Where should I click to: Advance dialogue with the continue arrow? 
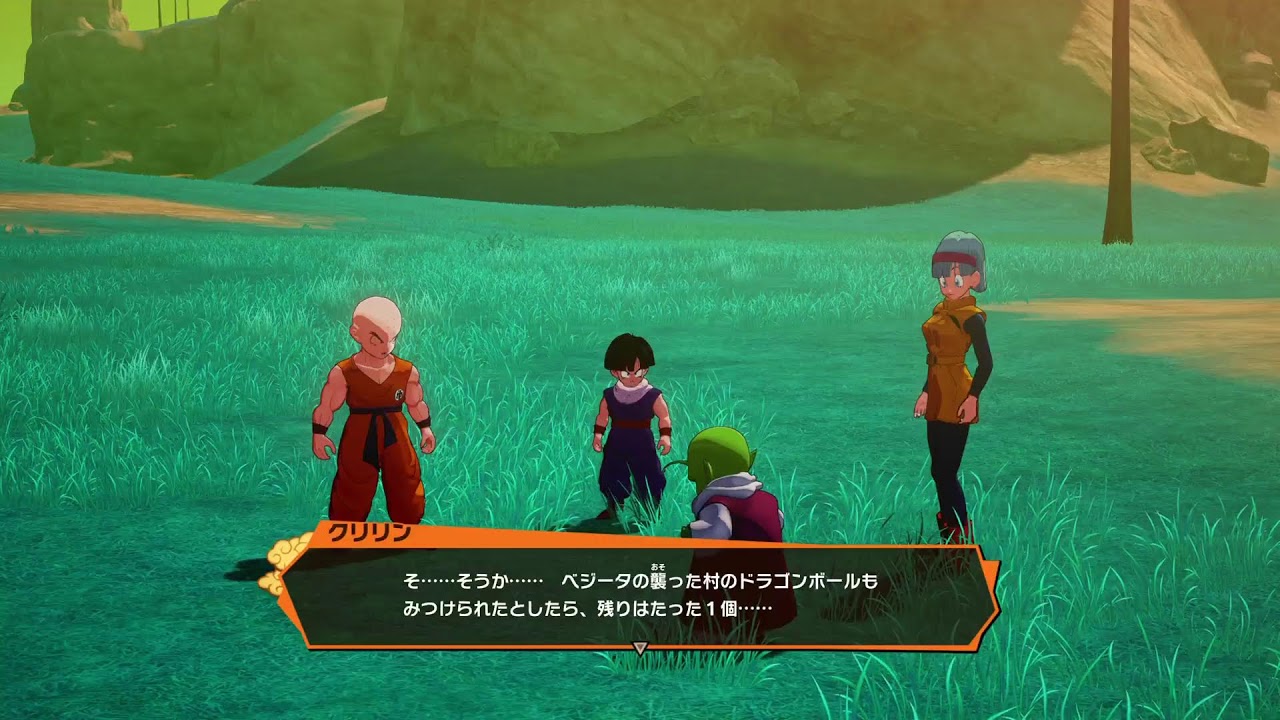(640, 648)
